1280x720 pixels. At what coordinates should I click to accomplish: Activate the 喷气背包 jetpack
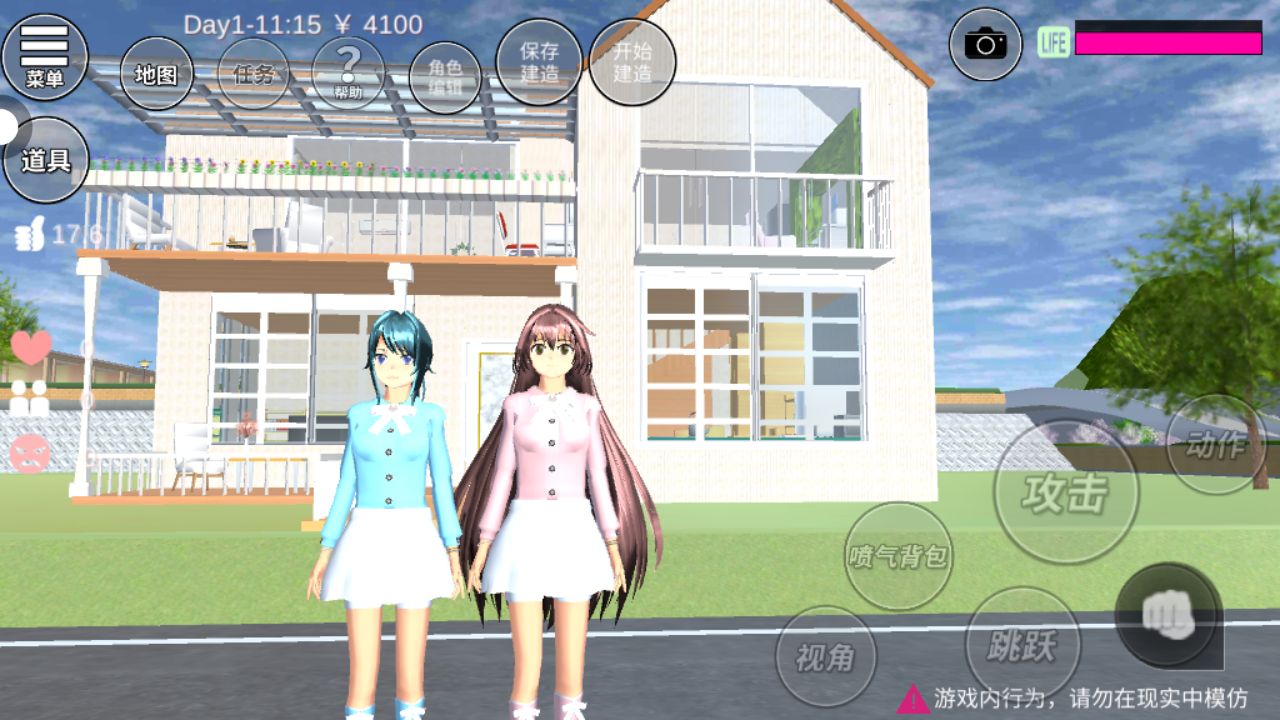click(898, 556)
